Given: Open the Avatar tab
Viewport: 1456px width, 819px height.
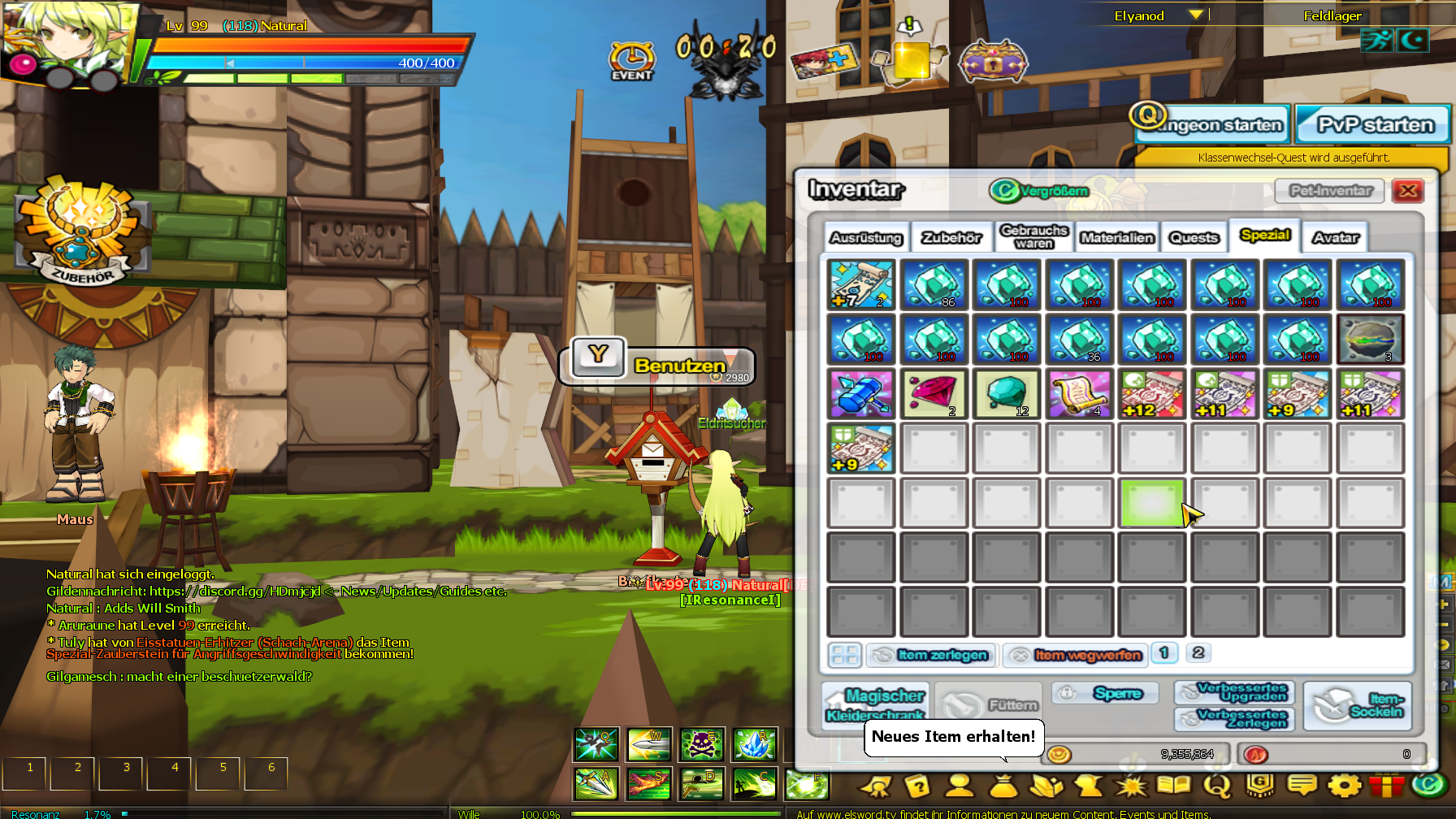Looking at the screenshot, I should click(1336, 237).
